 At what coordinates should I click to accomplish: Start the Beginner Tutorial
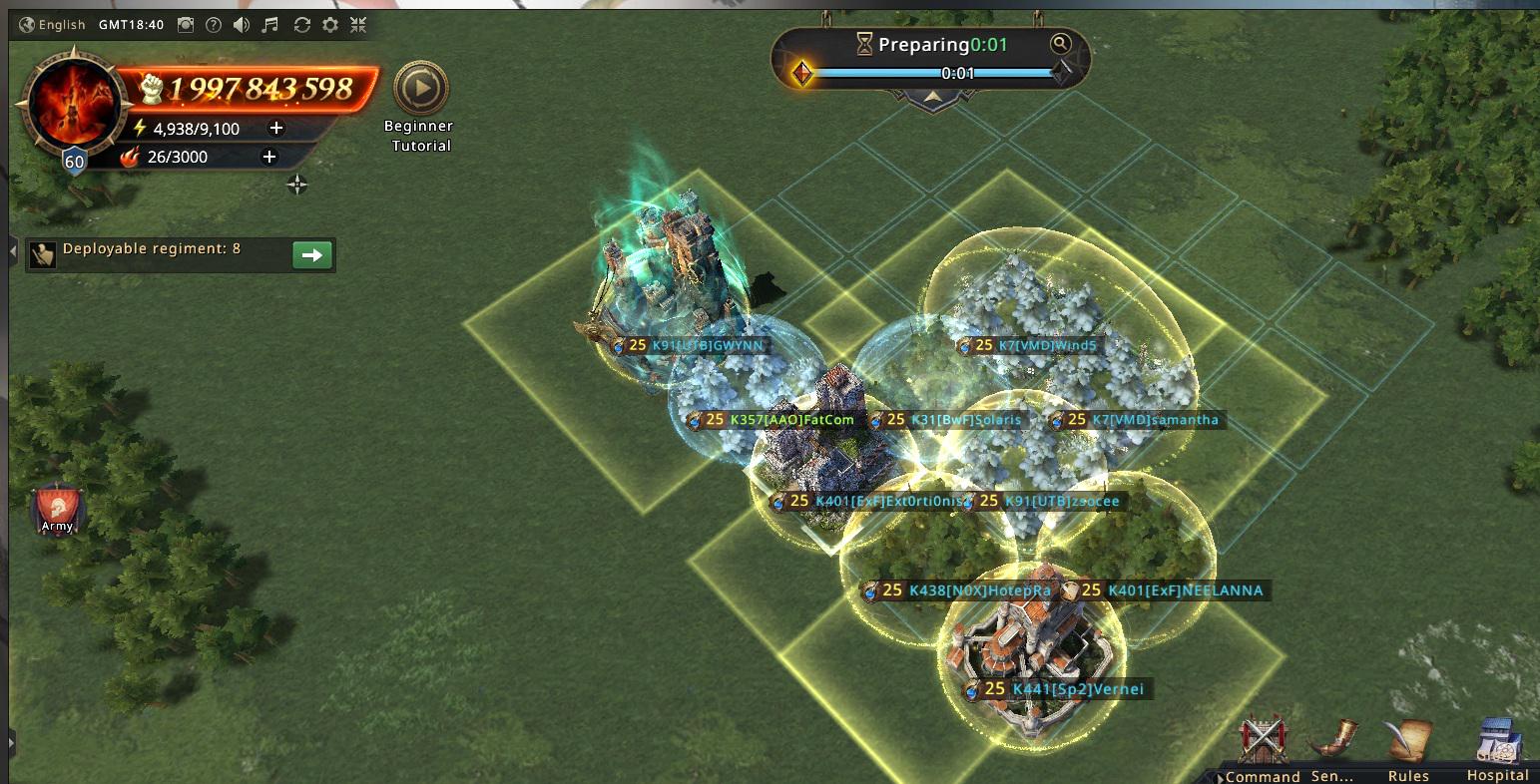pos(420,90)
